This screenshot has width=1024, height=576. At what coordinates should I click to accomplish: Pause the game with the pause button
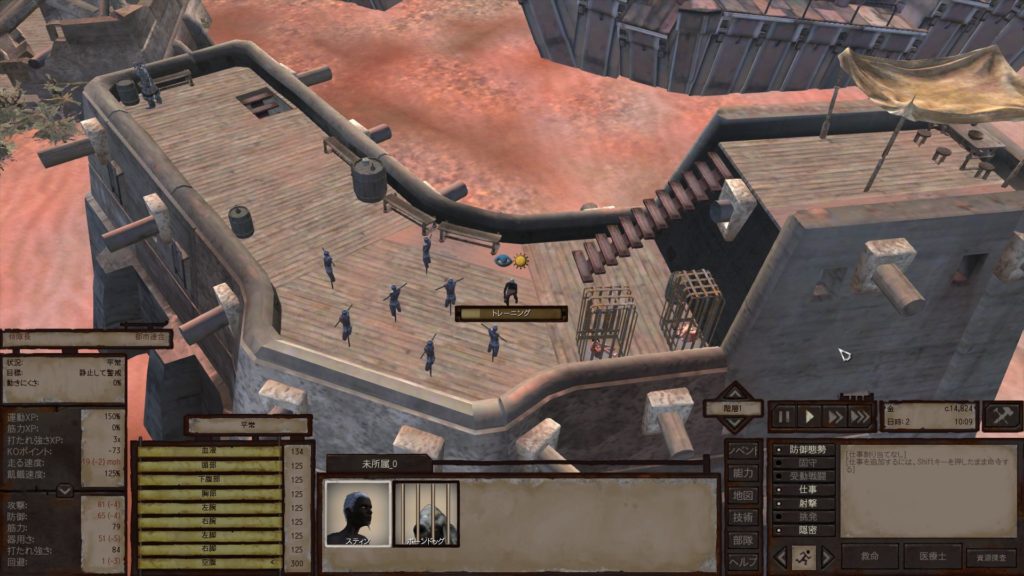[784, 416]
